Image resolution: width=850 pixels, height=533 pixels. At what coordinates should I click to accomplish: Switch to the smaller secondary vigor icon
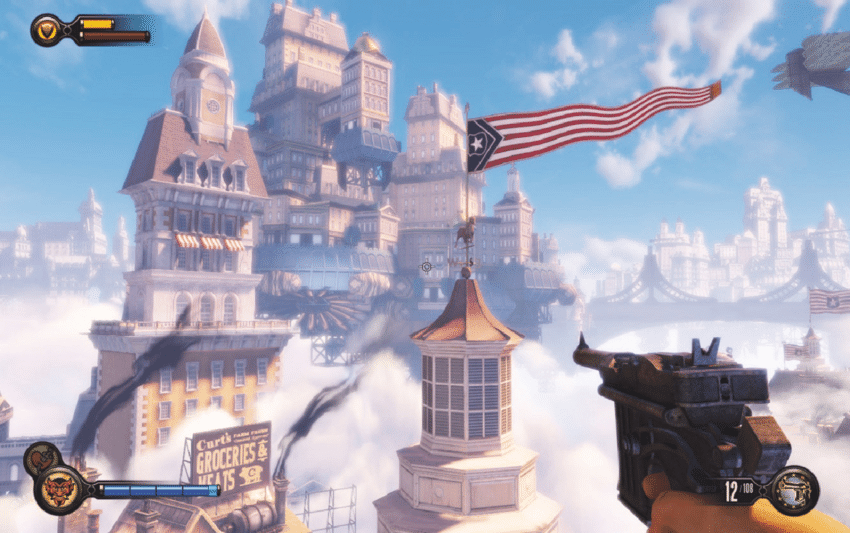(36, 459)
